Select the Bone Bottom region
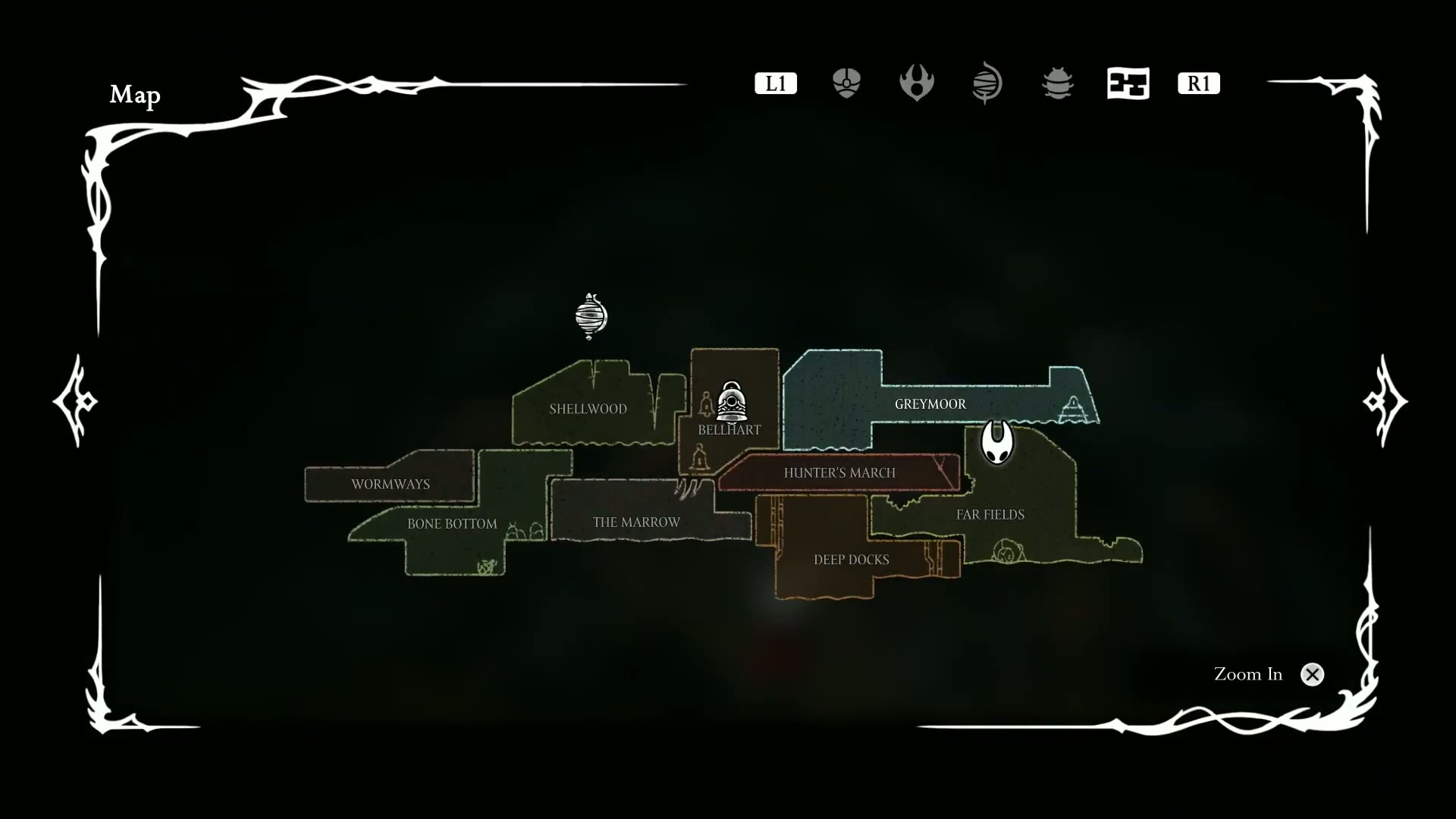Image resolution: width=1456 pixels, height=819 pixels. [452, 523]
